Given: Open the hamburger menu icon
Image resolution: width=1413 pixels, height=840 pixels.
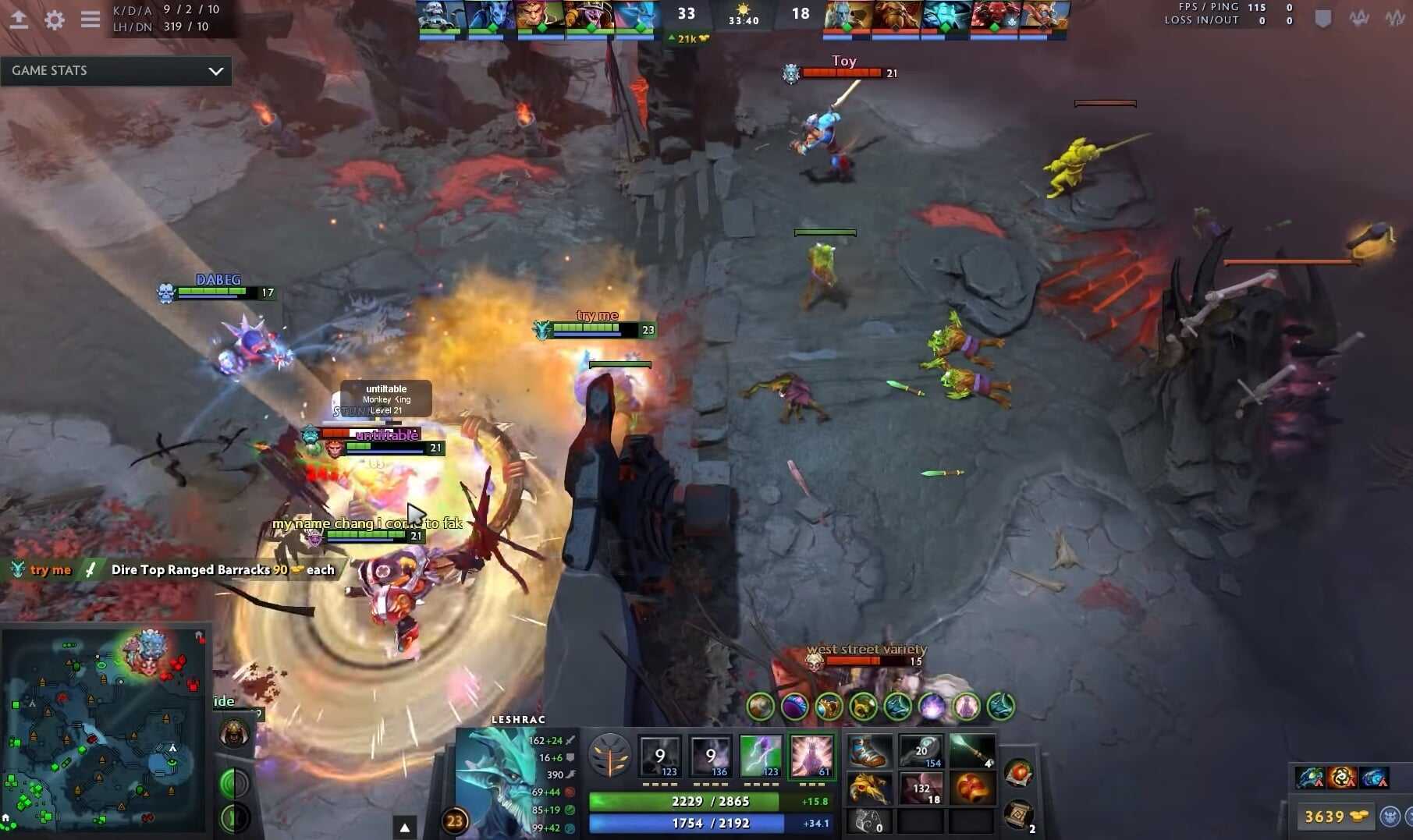Looking at the screenshot, I should (91, 19).
